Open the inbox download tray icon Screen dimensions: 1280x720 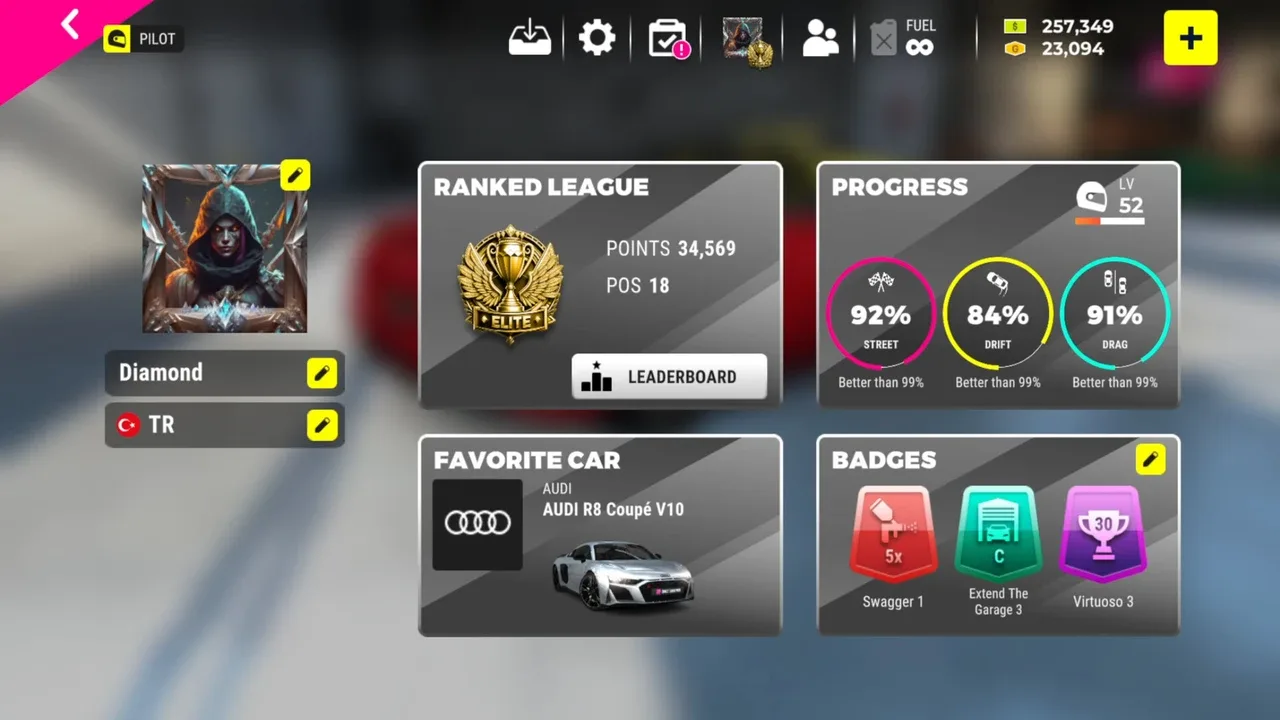pos(530,38)
